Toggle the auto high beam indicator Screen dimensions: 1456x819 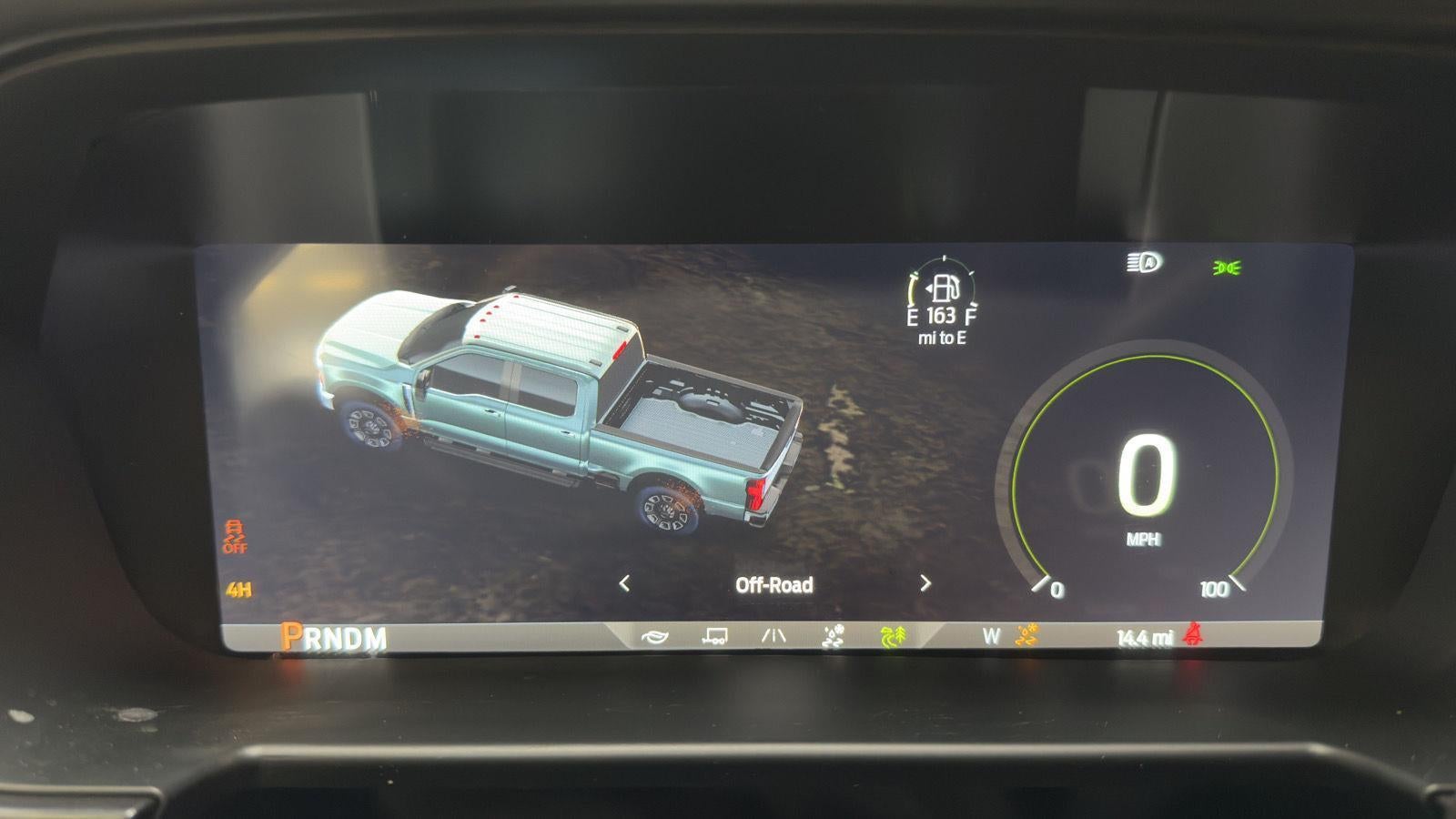coord(1140,263)
